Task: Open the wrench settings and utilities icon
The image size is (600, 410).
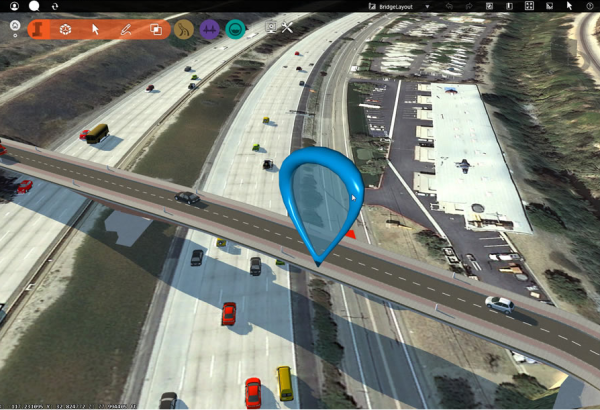Action: click(288, 28)
